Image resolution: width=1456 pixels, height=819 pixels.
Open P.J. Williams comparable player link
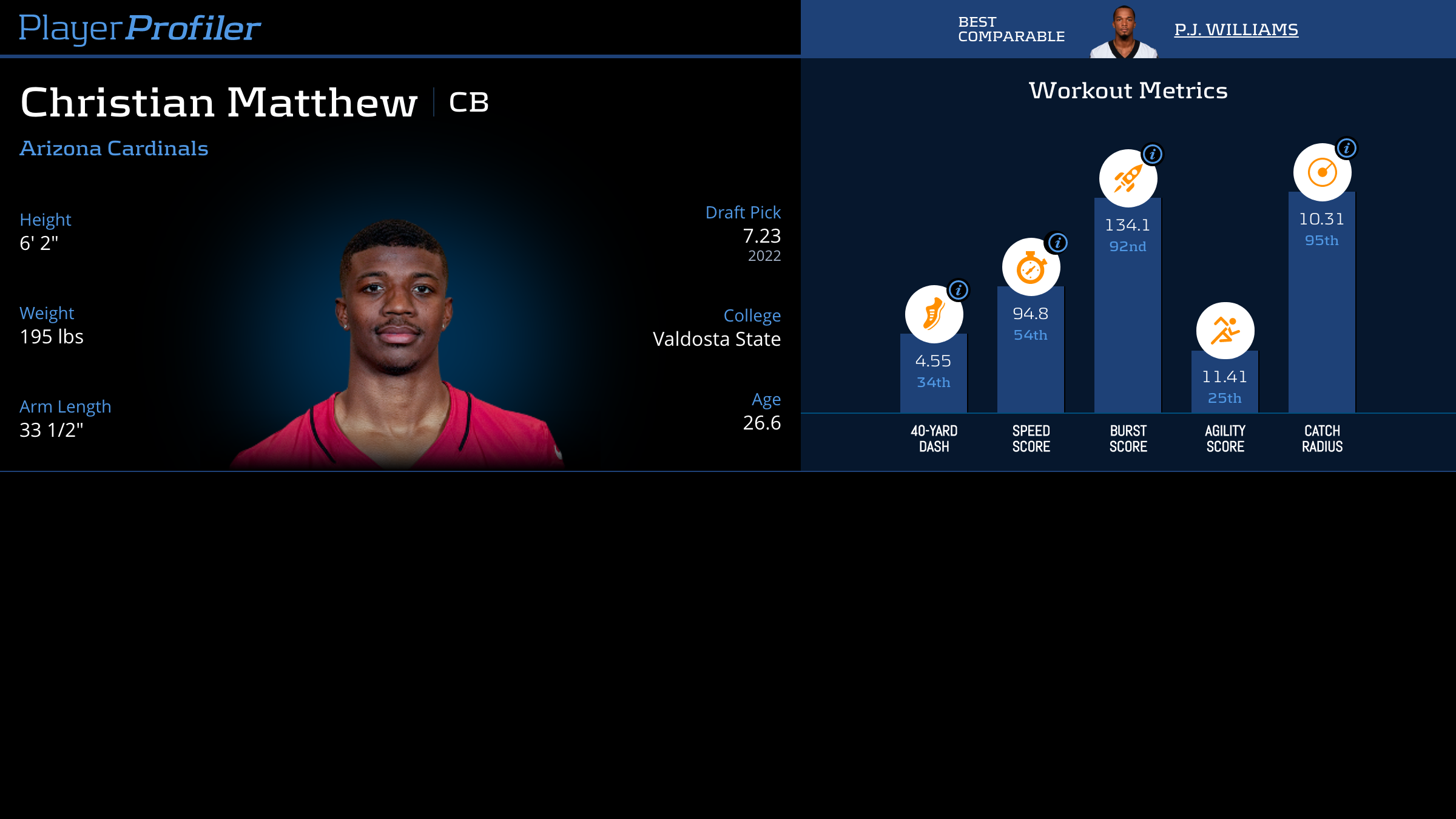tap(1236, 29)
